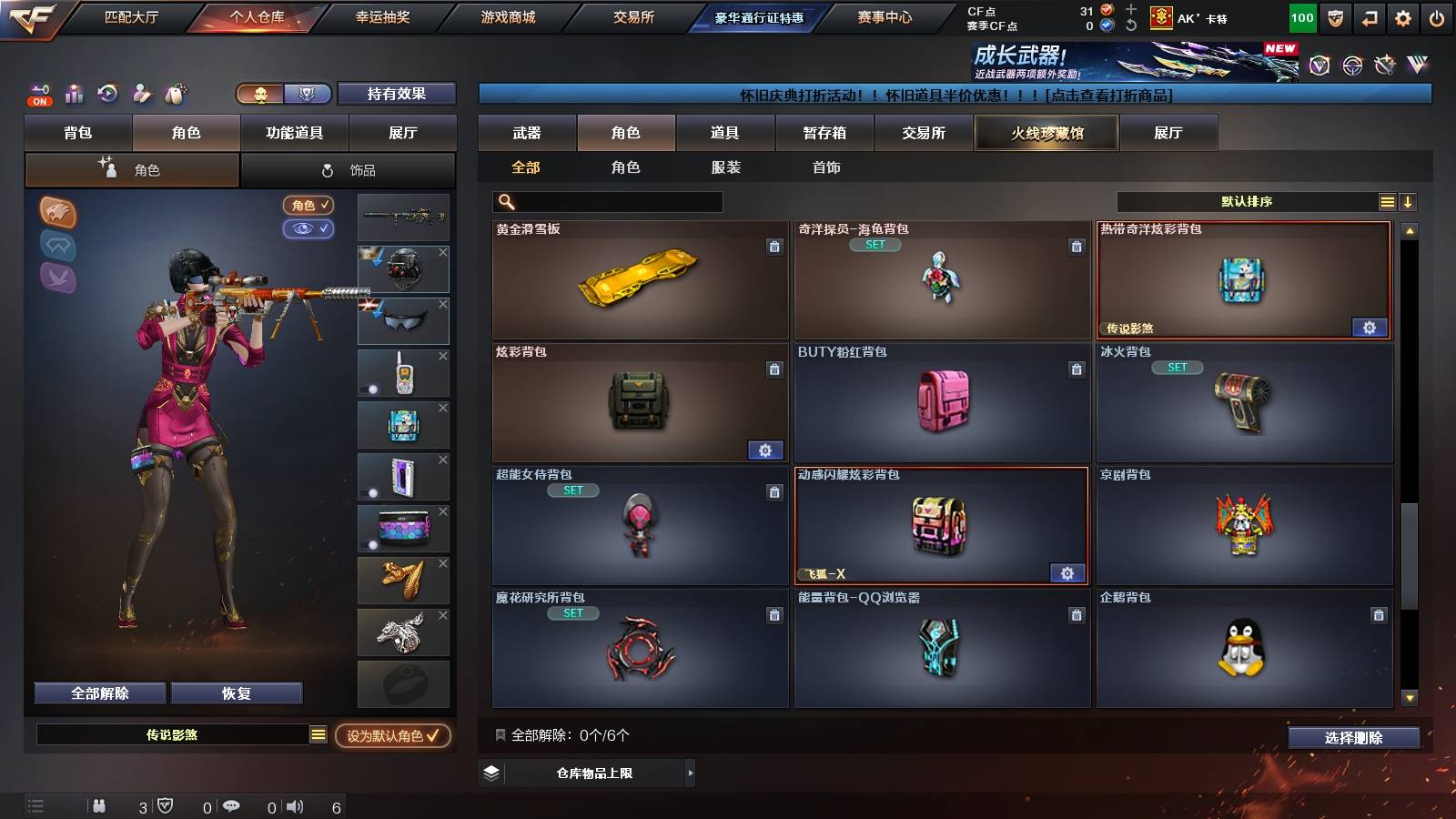Click the replay history icon in the top-left toolbar
This screenshot has height=819, width=1456.
point(108,92)
